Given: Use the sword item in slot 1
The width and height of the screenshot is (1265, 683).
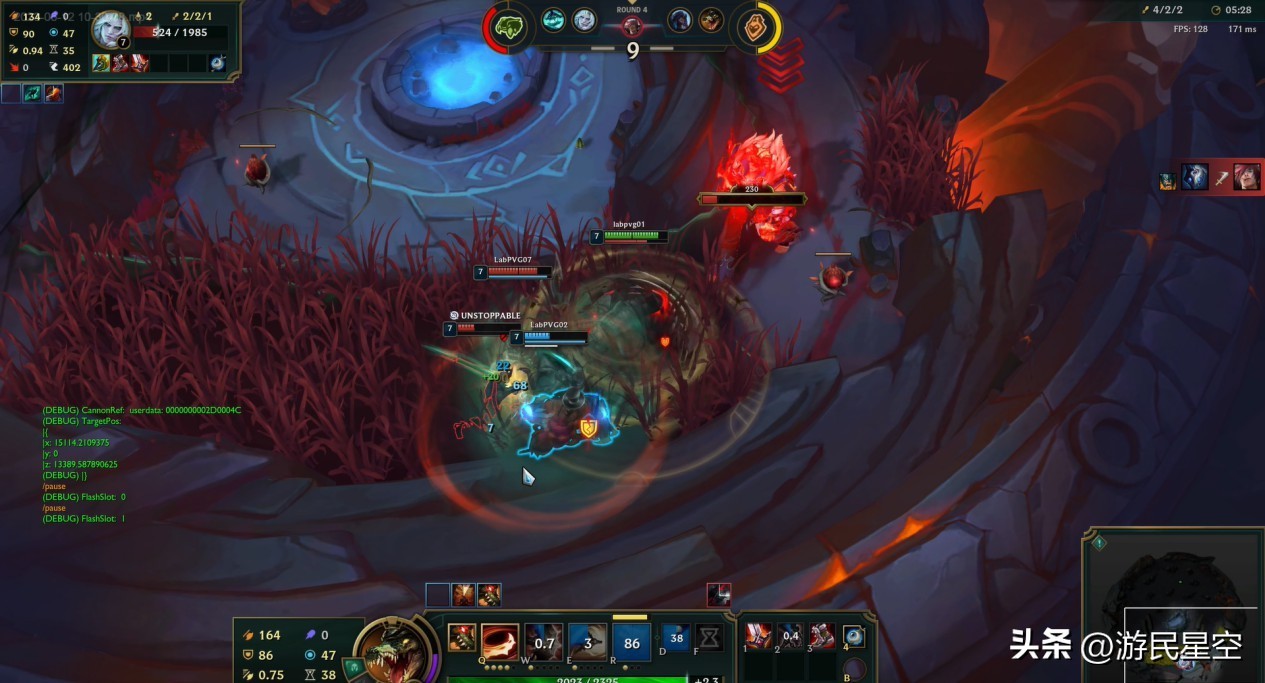Looking at the screenshot, I should tap(759, 635).
